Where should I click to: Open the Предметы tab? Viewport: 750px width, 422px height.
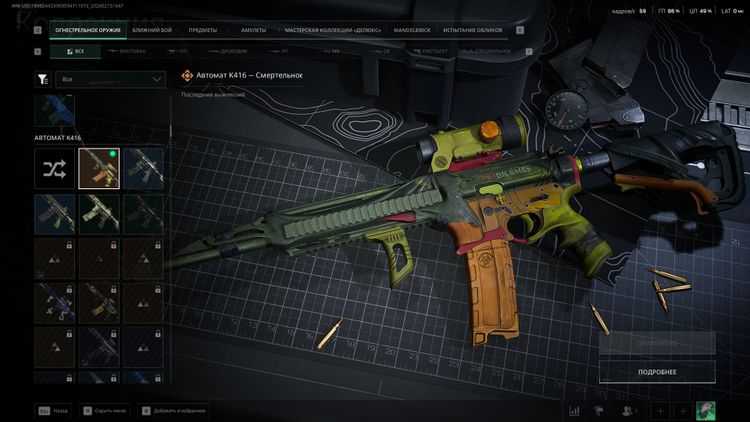coord(203,30)
